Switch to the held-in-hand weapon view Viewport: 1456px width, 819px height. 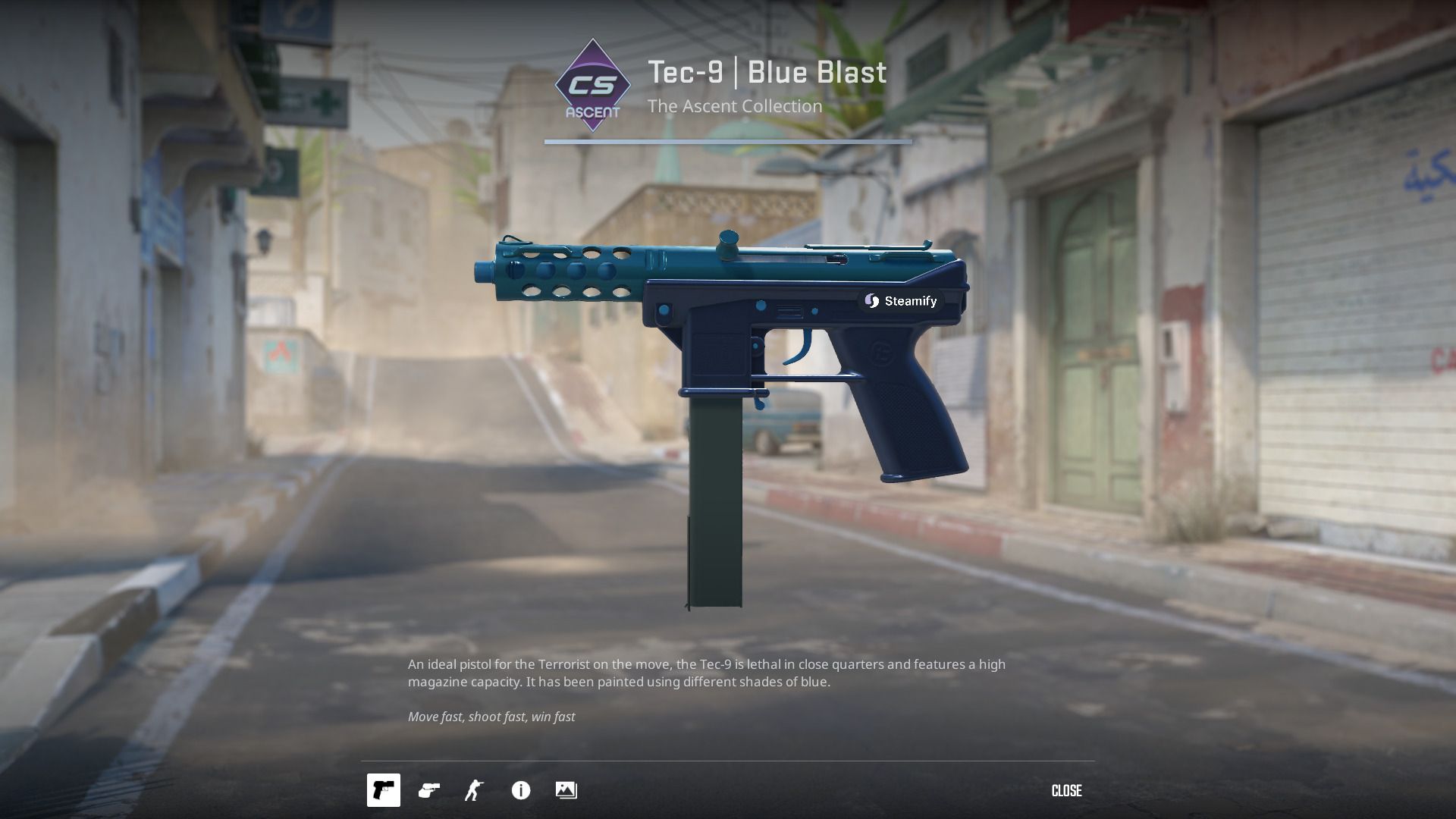[429, 790]
